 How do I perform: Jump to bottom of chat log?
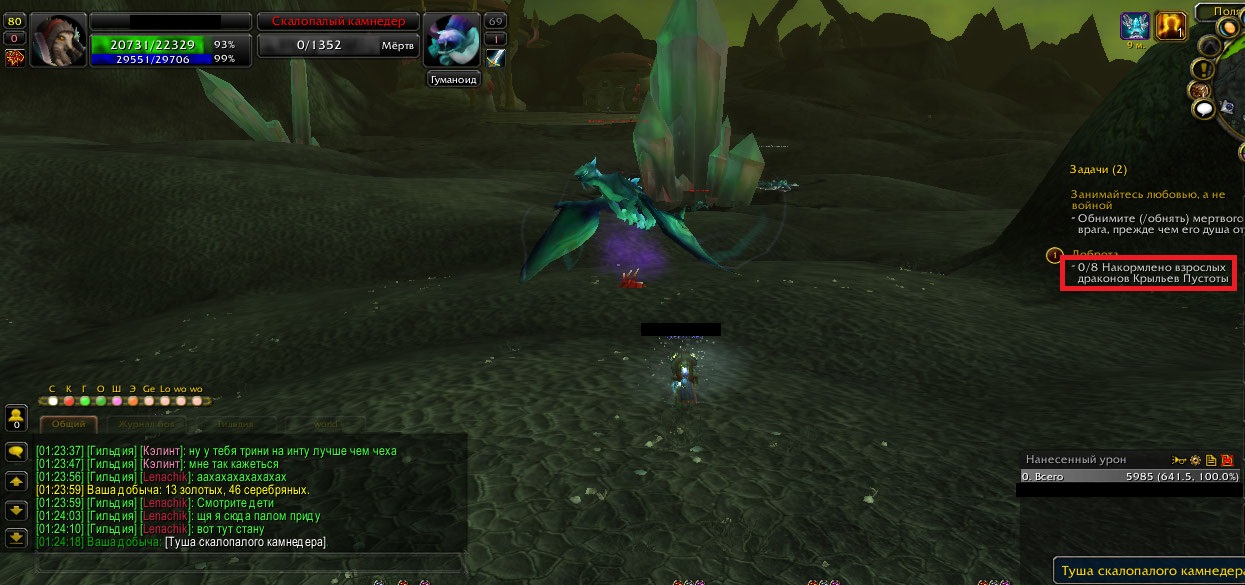pyautogui.click(x=16, y=538)
